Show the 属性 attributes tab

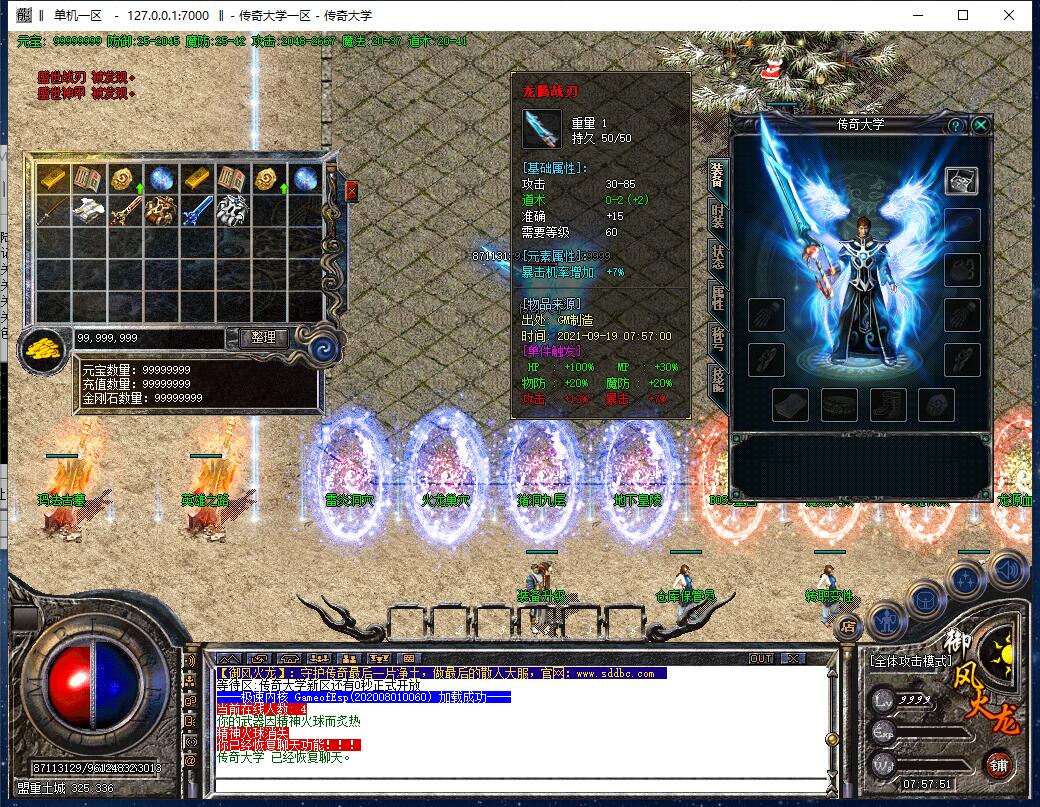click(x=718, y=298)
